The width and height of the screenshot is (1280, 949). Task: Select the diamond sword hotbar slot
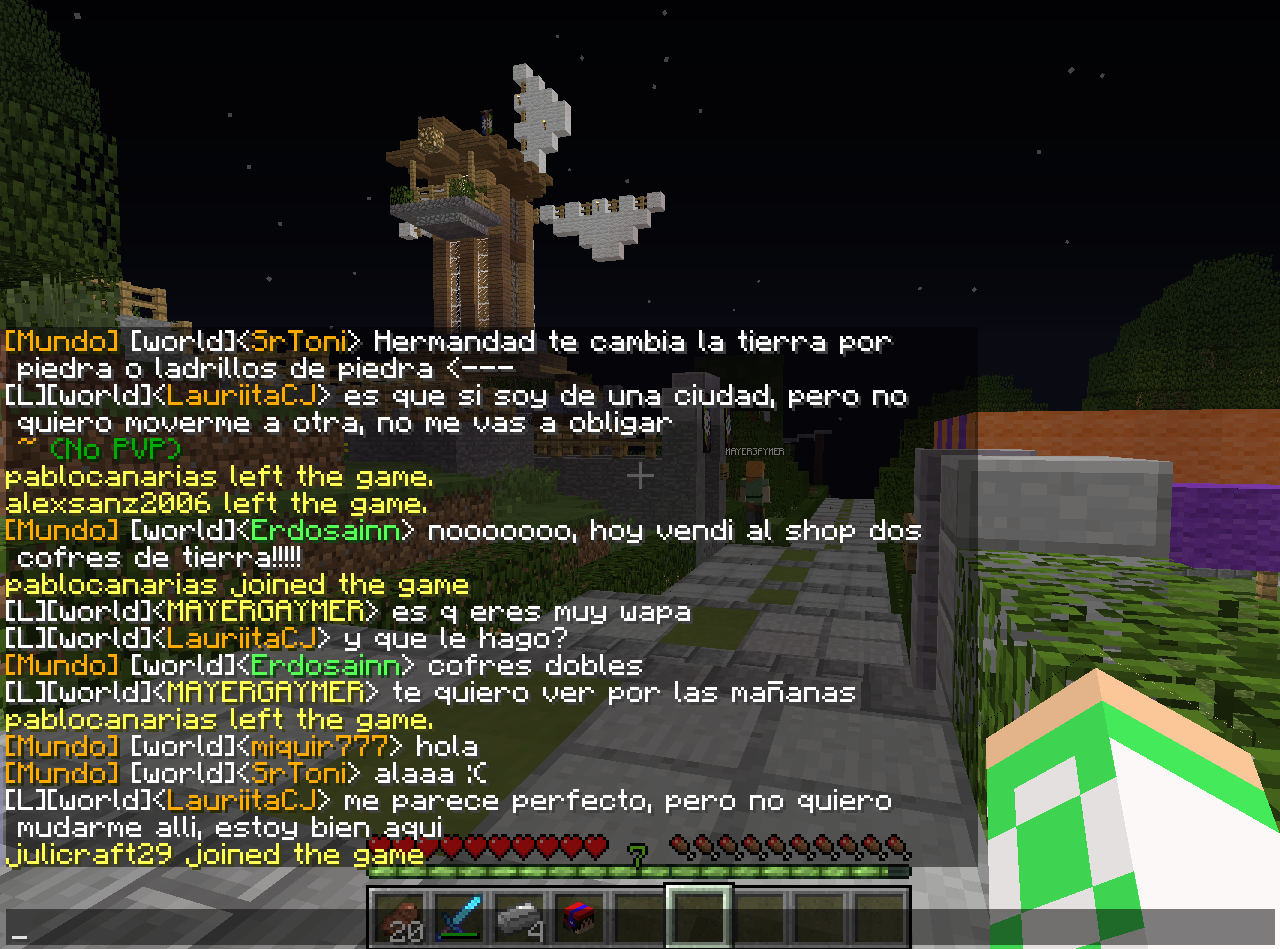click(x=460, y=918)
